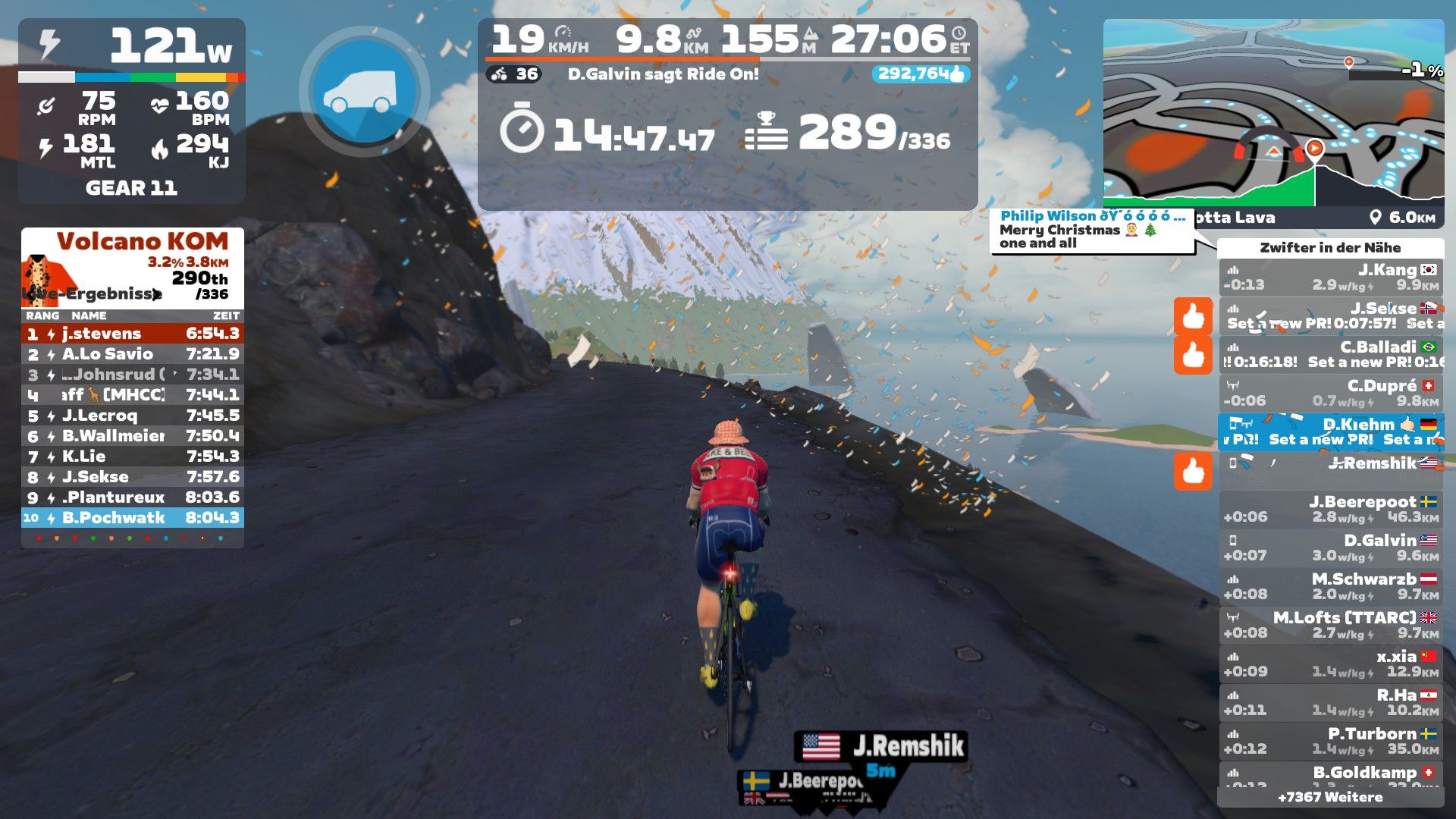
Task: Select j.stevens at rank 1 on leaderboard
Action: [133, 334]
